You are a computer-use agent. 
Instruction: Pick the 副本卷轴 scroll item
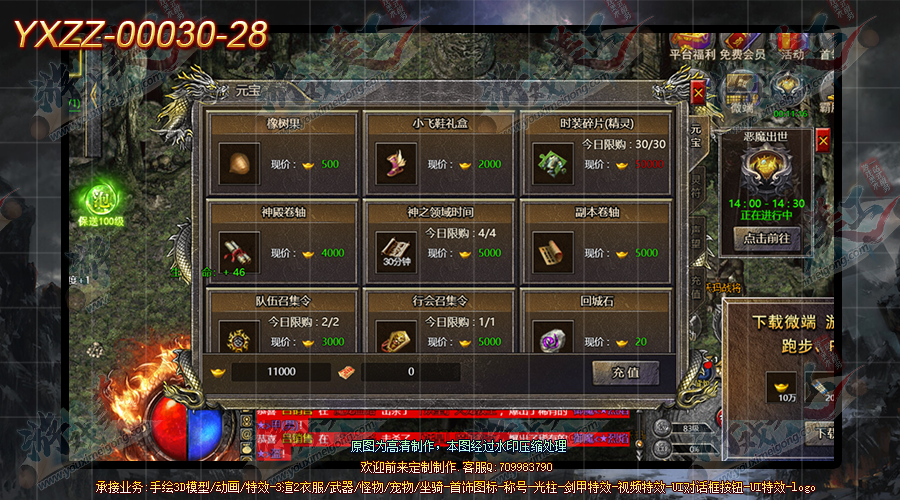click(x=553, y=252)
